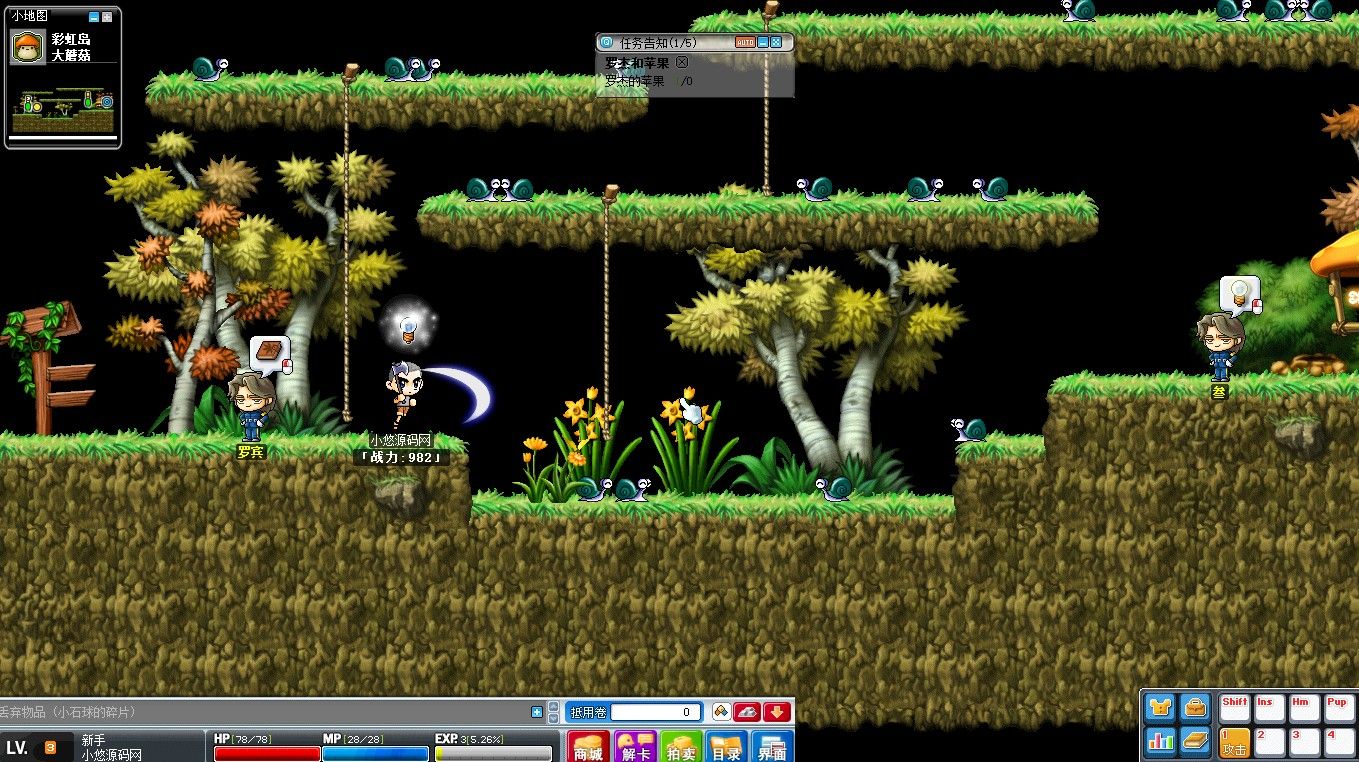Open the equipment window shirt icon
Screen dimensions: 1359x762
click(1160, 708)
